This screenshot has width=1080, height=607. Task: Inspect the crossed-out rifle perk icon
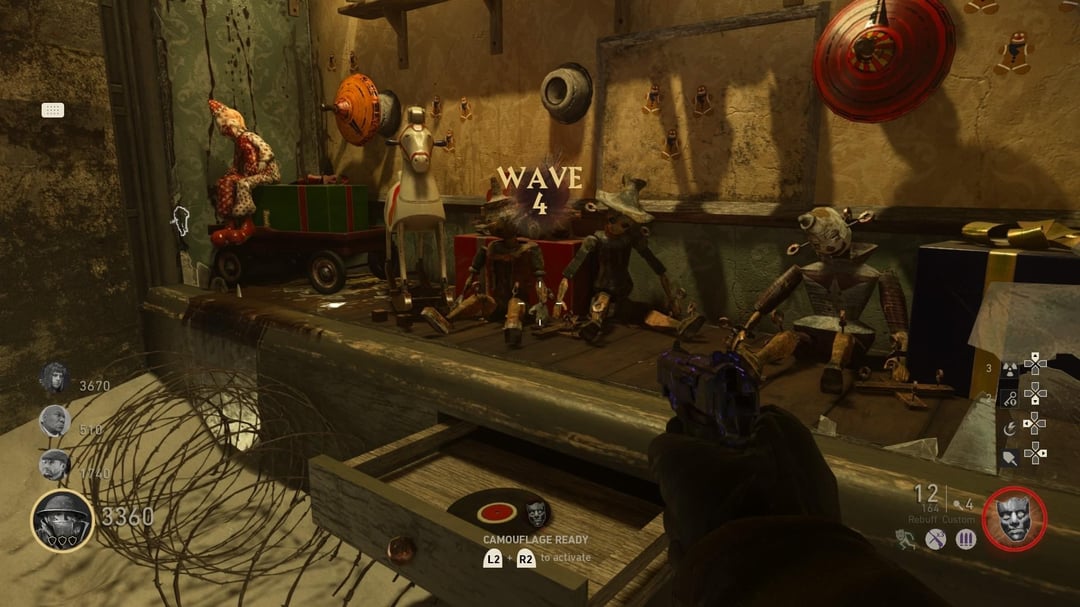click(936, 540)
